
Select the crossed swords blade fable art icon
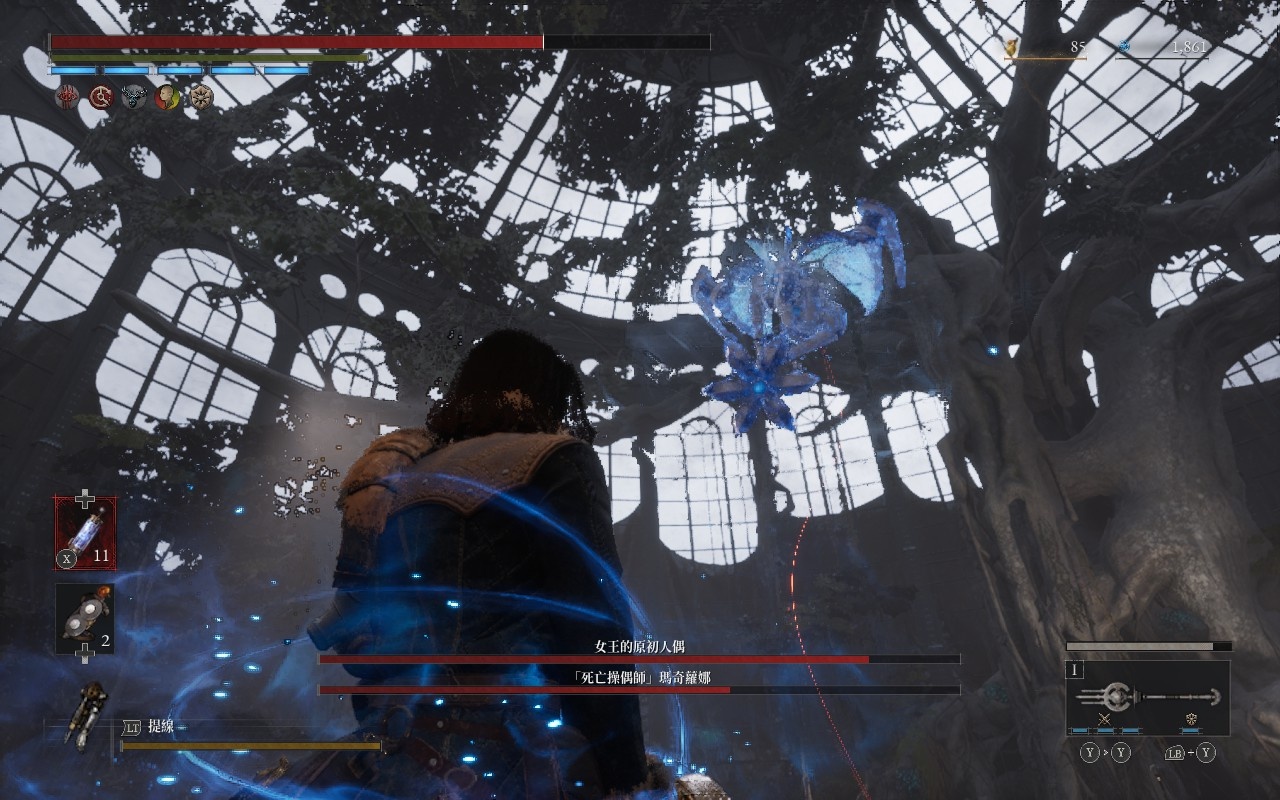[1105, 719]
